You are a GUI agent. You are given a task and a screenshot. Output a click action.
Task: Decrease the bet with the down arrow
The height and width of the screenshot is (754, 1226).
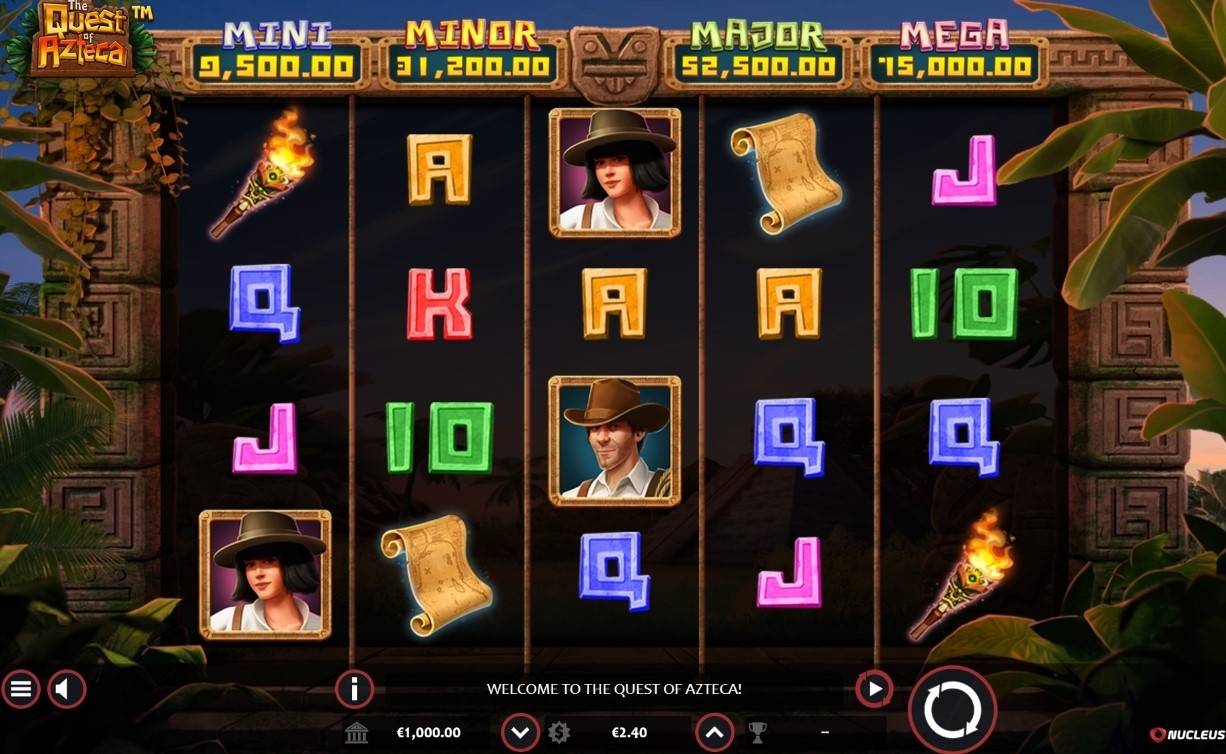coord(520,733)
